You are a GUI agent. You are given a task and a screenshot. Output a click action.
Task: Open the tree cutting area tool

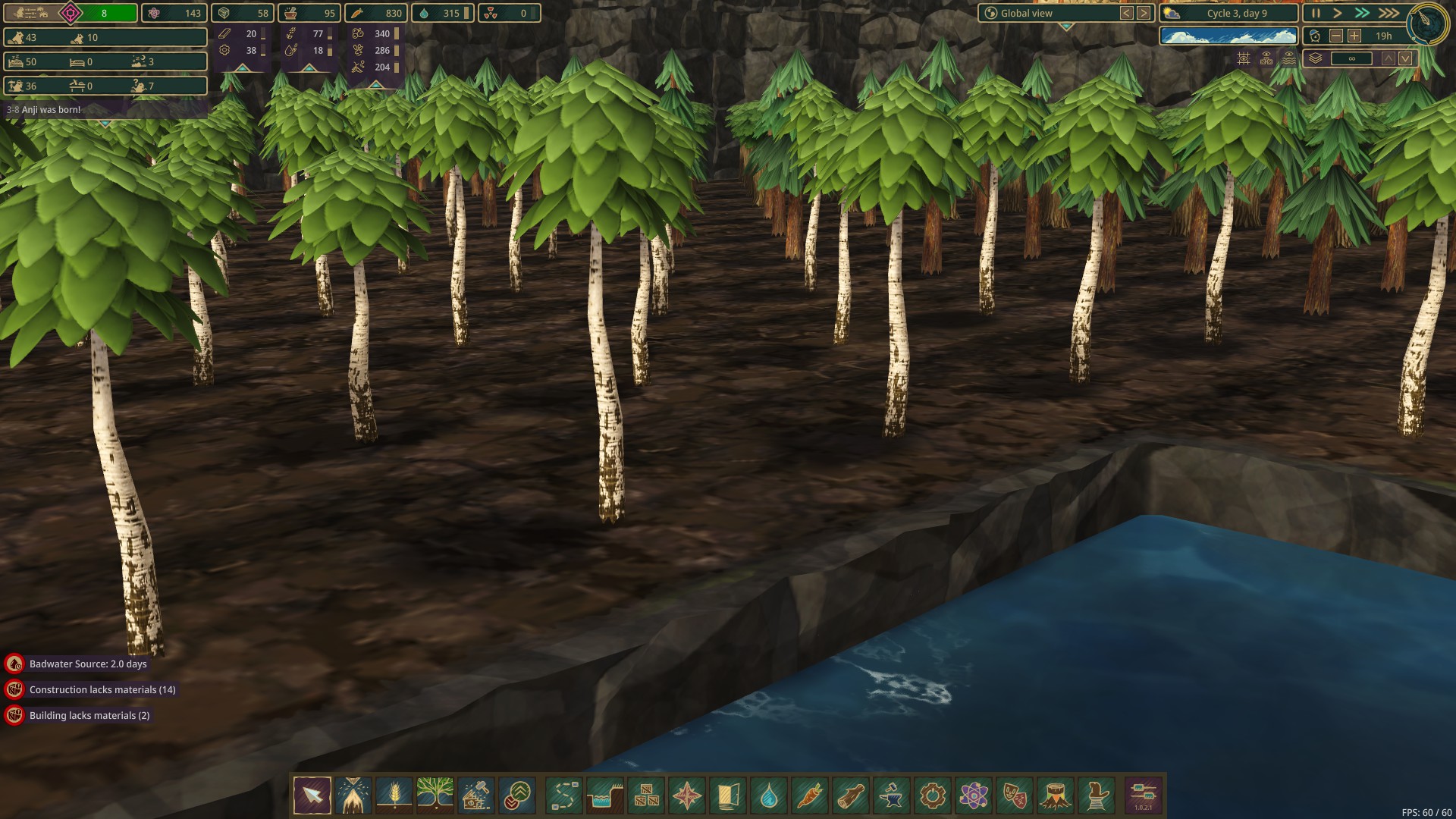353,795
